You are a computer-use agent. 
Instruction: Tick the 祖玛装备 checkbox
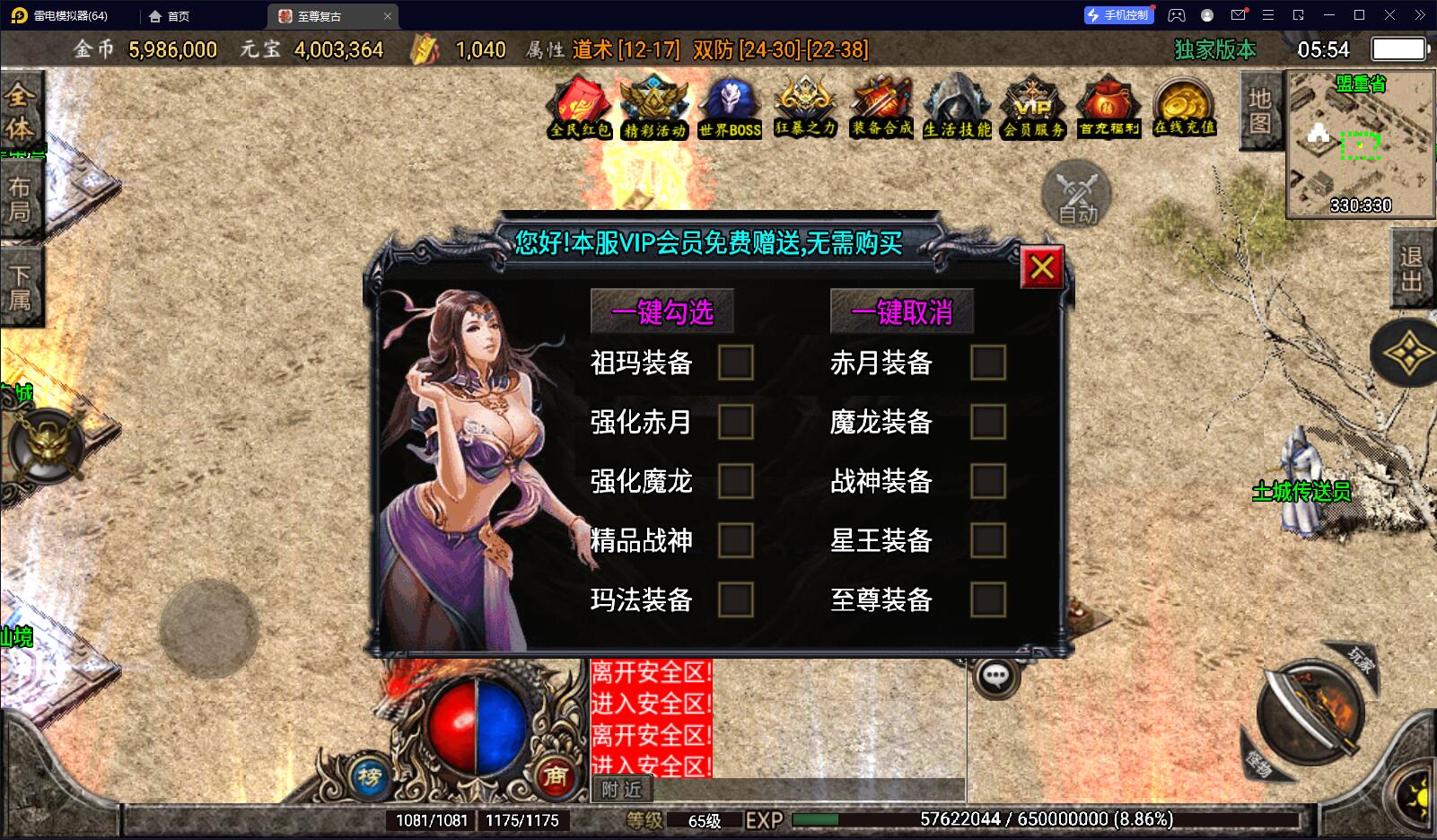click(x=735, y=363)
